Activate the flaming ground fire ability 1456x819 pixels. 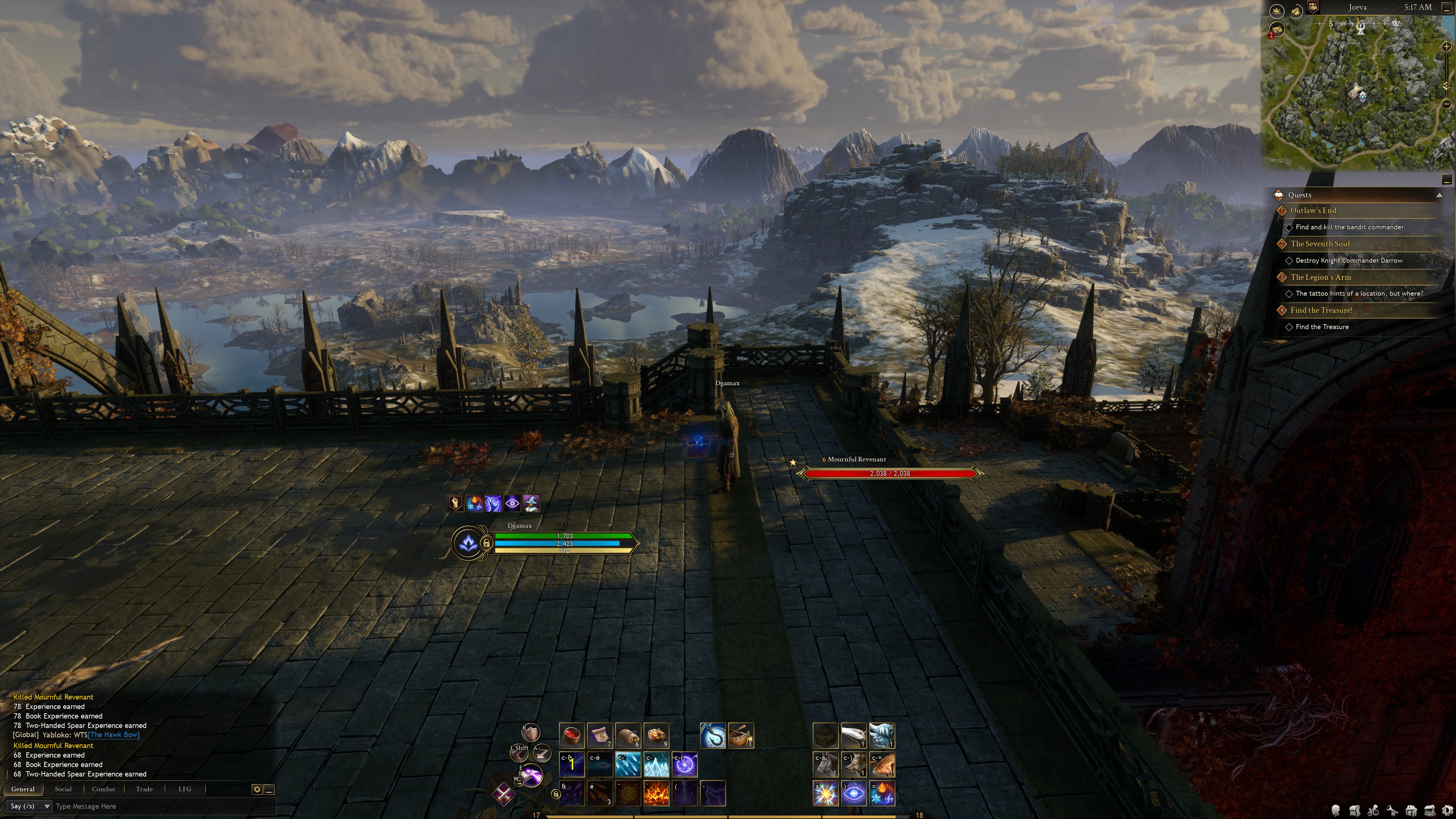(x=656, y=793)
